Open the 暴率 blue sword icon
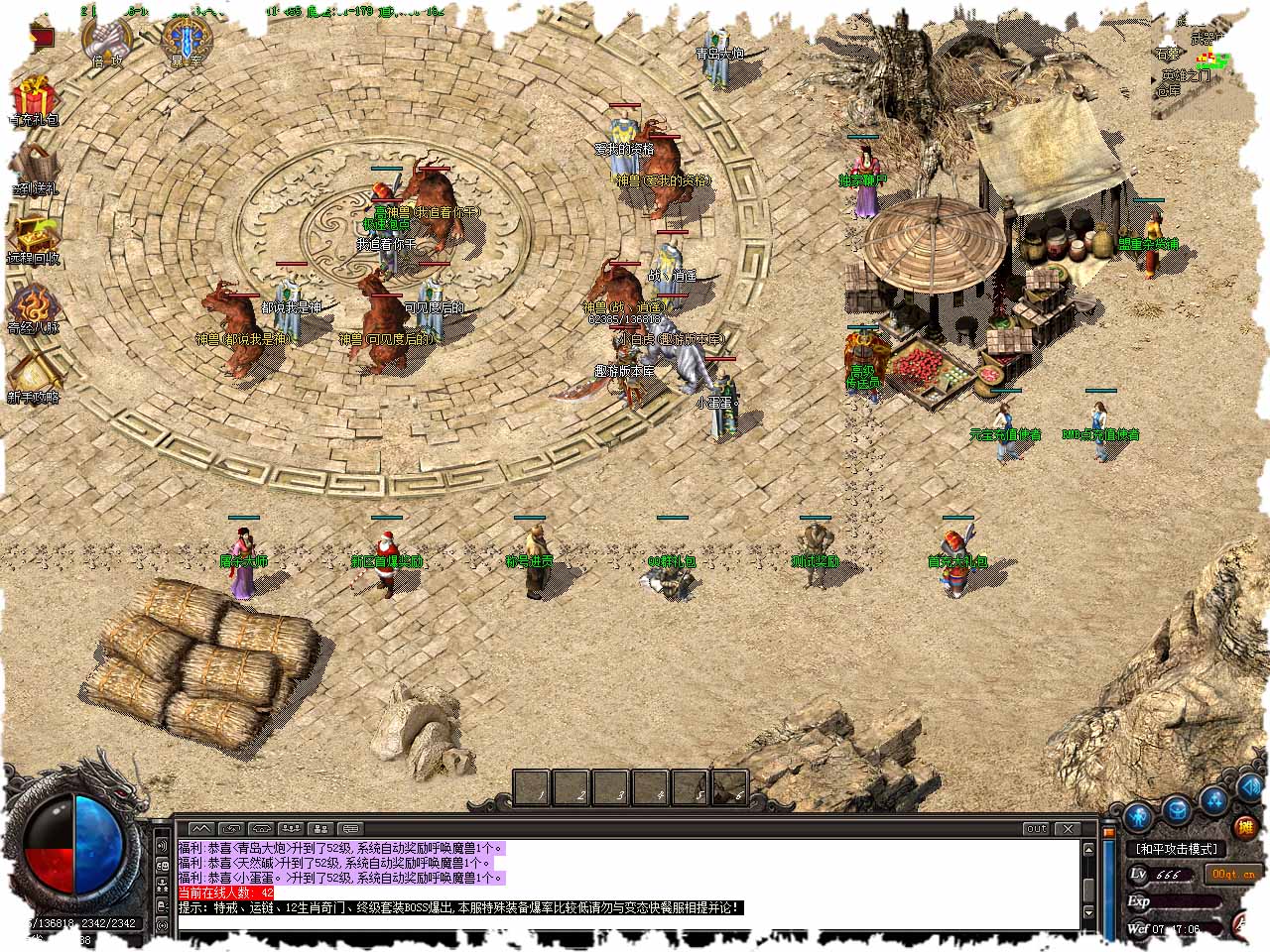 pos(186,38)
